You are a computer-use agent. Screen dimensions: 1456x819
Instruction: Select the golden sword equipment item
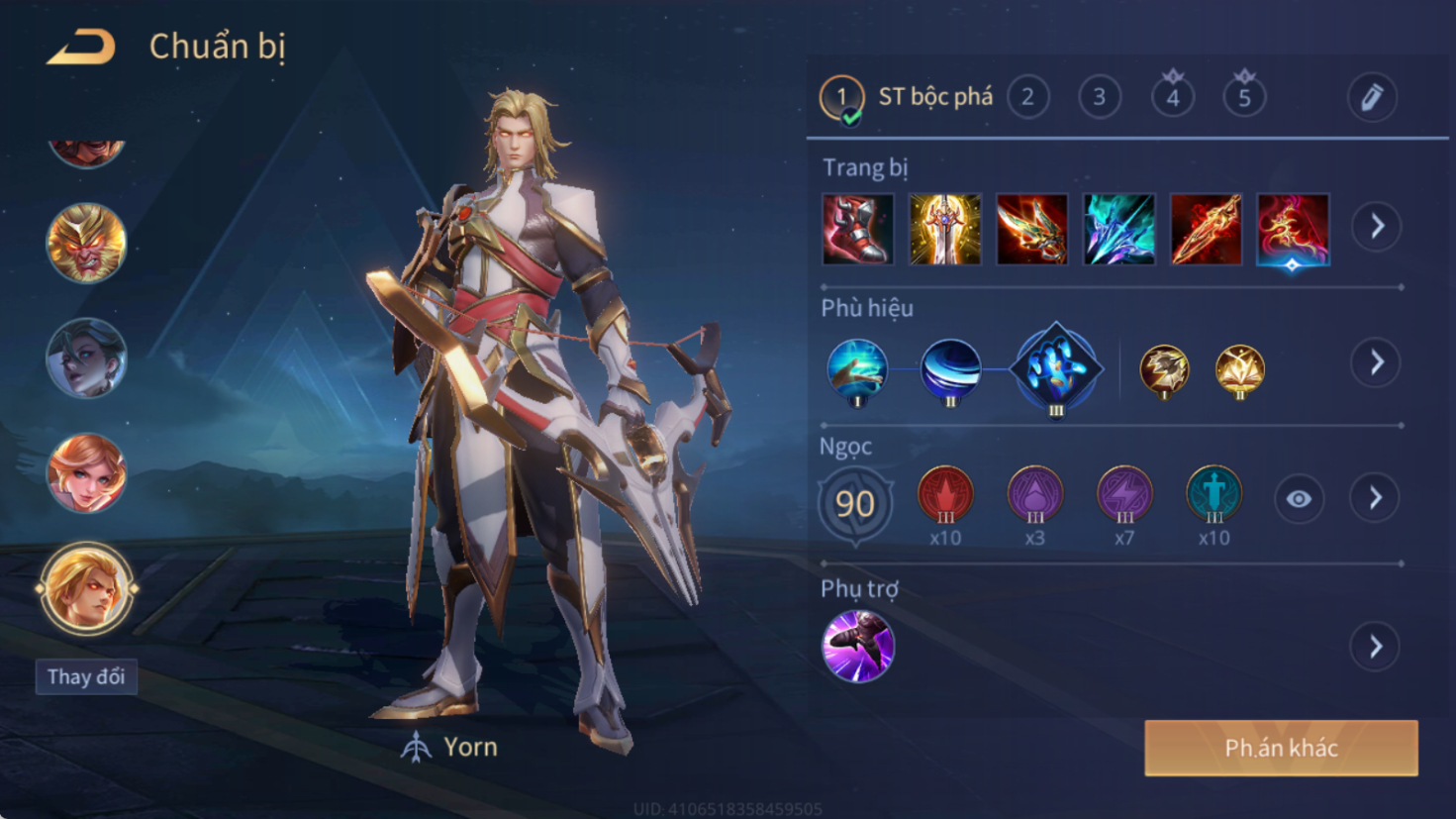tap(944, 230)
